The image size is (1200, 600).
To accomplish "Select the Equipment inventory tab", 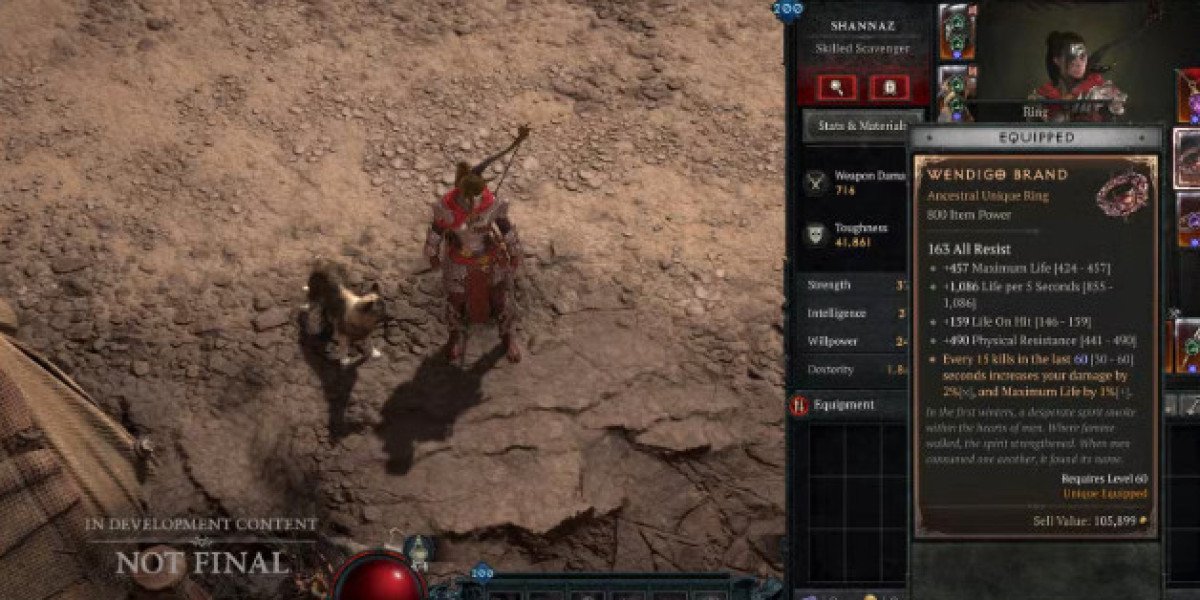I will point(844,405).
